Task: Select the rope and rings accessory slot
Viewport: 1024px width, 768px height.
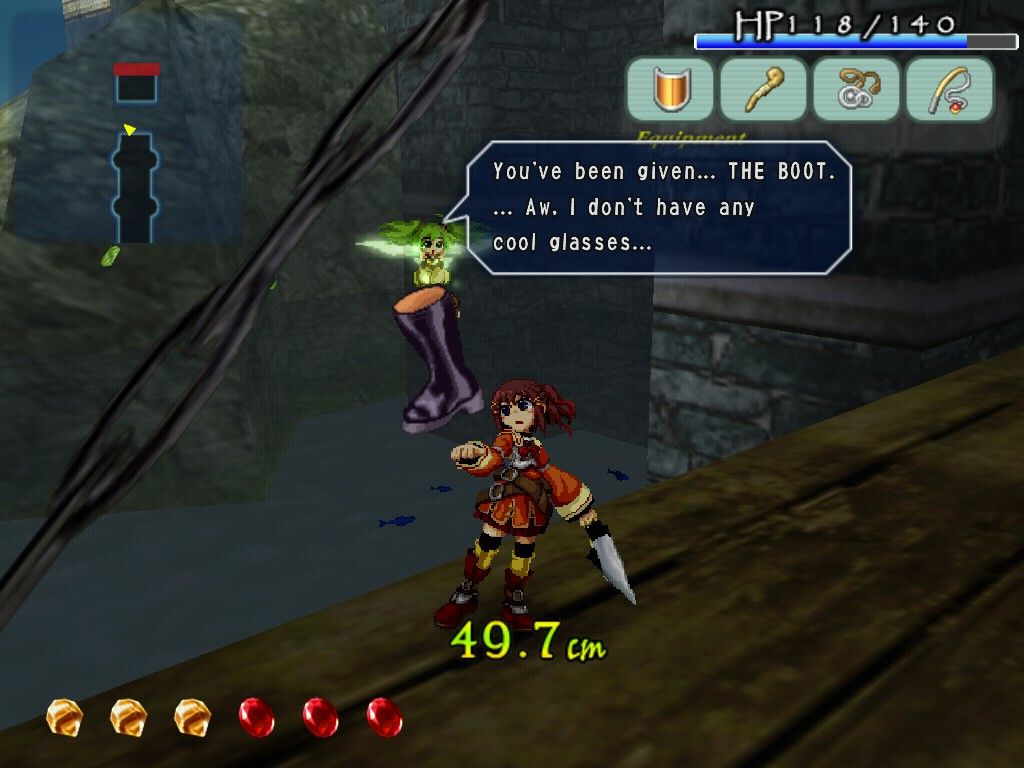Action: [x=856, y=89]
